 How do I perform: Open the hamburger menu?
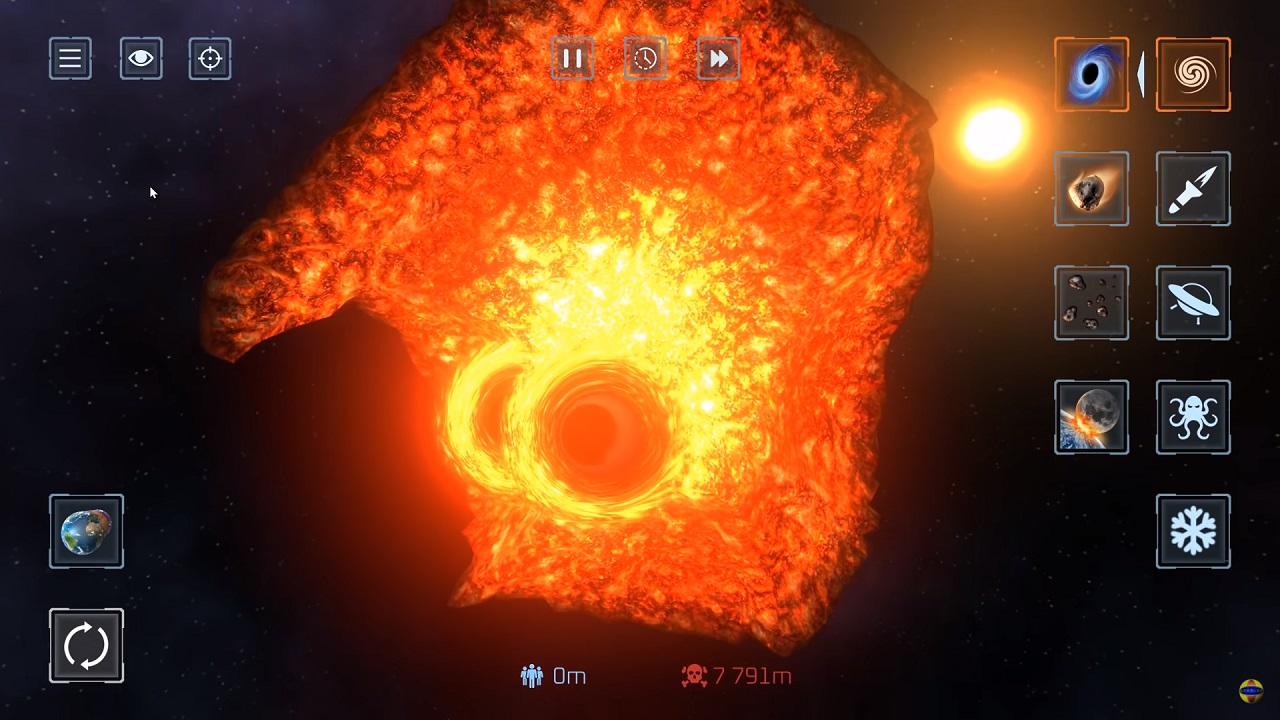pyautogui.click(x=70, y=59)
